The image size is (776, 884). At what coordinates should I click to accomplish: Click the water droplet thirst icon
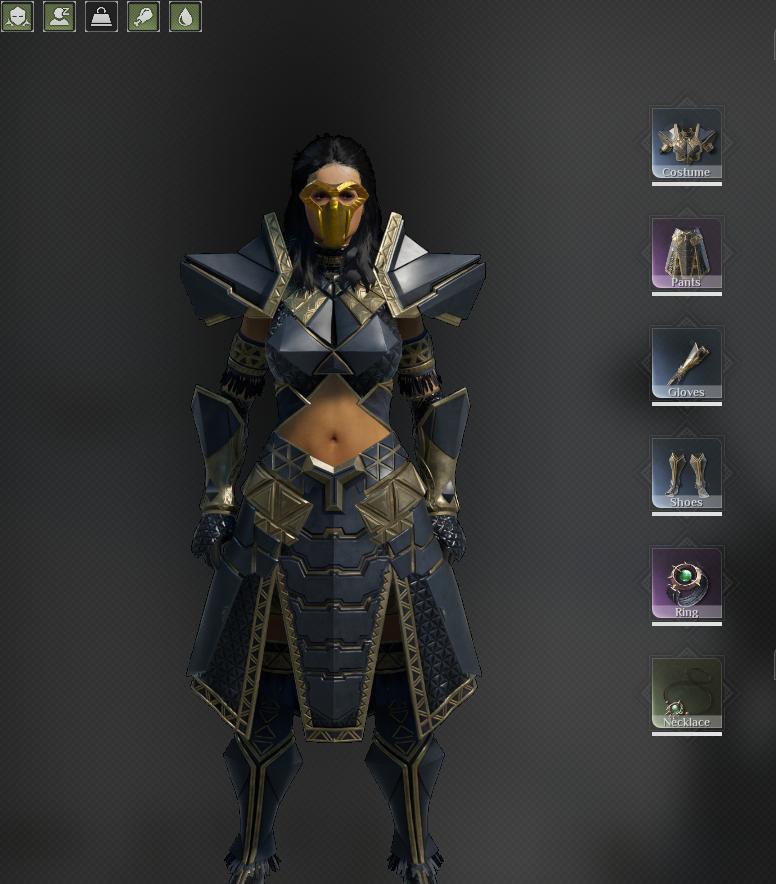click(x=186, y=16)
